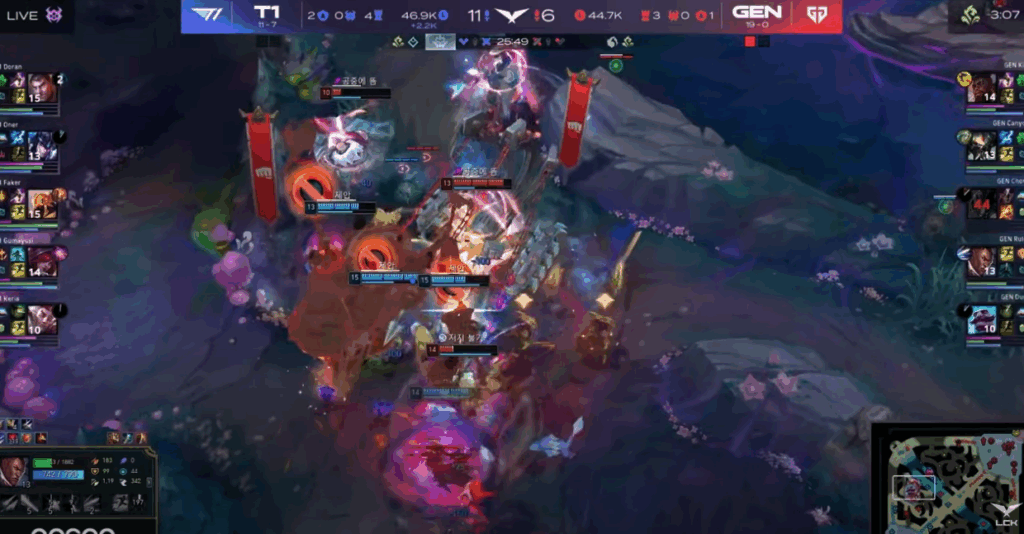Select Gumayusi's champion portrait

coord(41,262)
